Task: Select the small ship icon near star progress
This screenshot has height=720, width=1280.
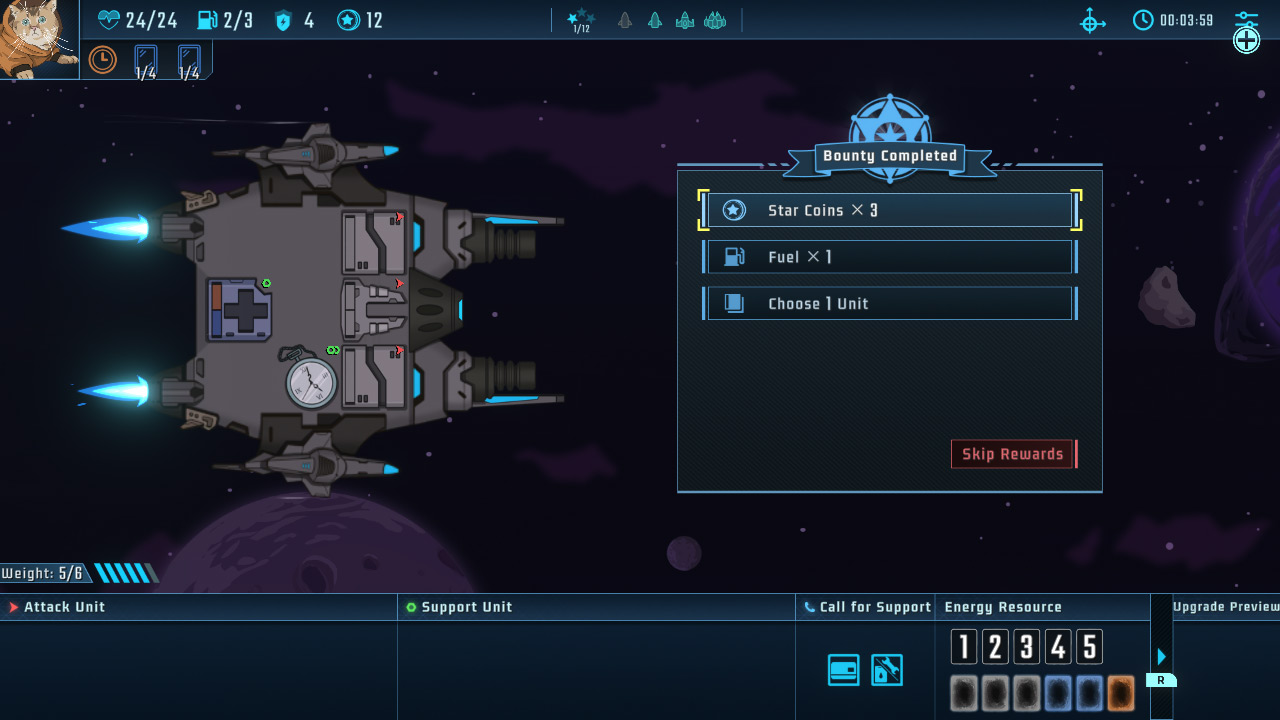Action: (x=624, y=19)
